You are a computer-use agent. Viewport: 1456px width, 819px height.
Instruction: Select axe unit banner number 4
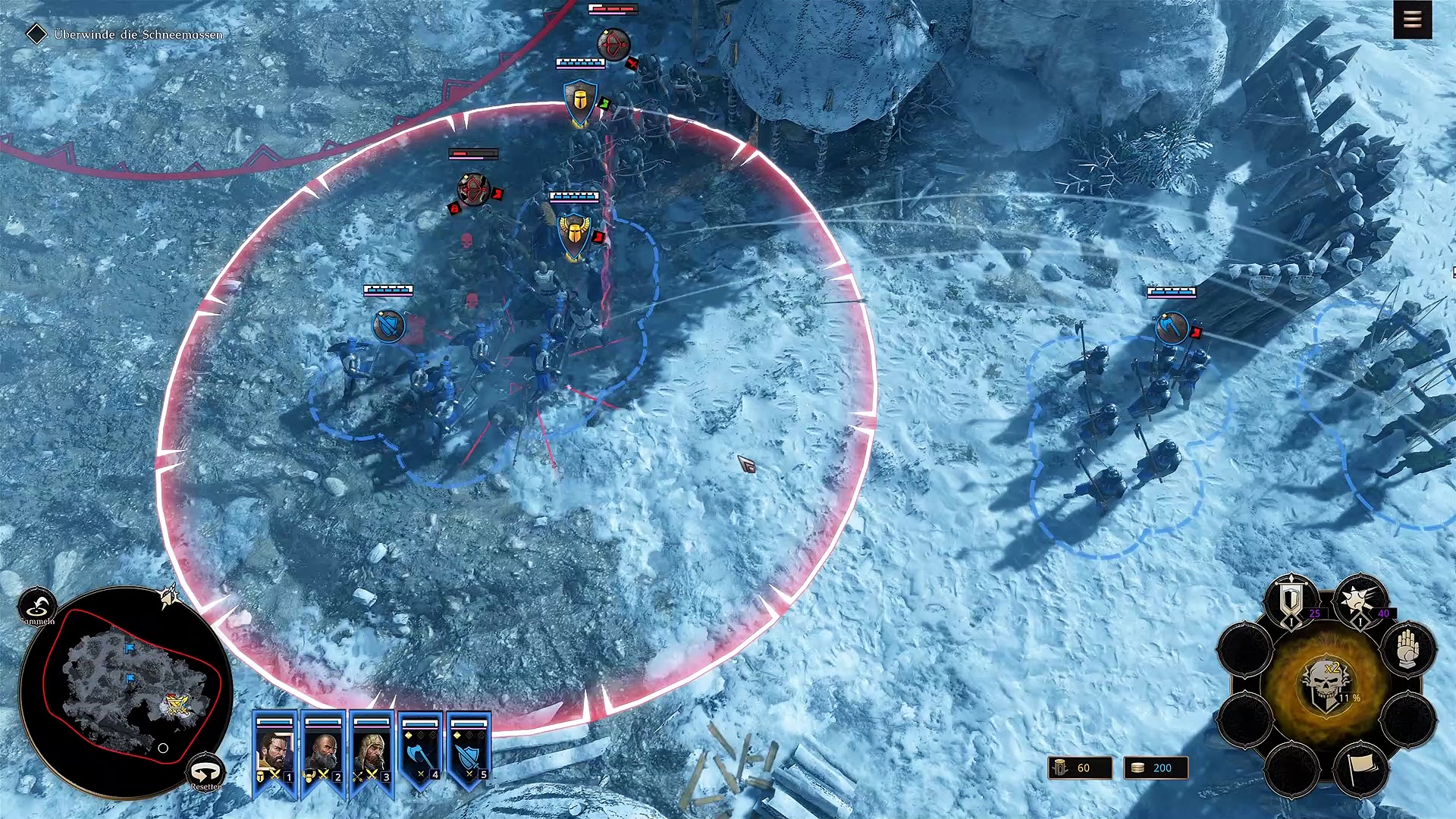[x=421, y=752]
